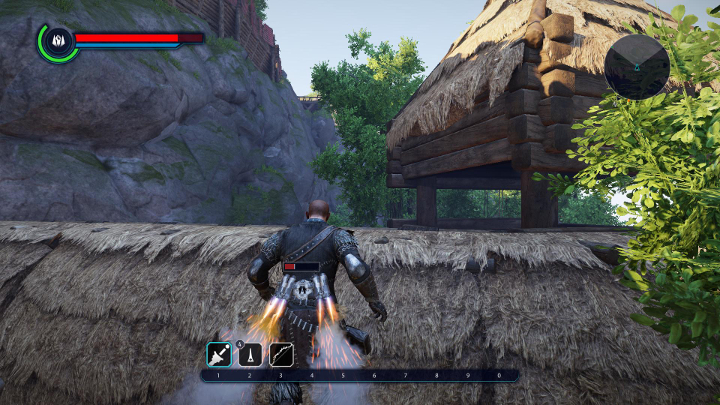Click the character emblem beside the health bar
This screenshot has width=720, height=405.
[56, 41]
